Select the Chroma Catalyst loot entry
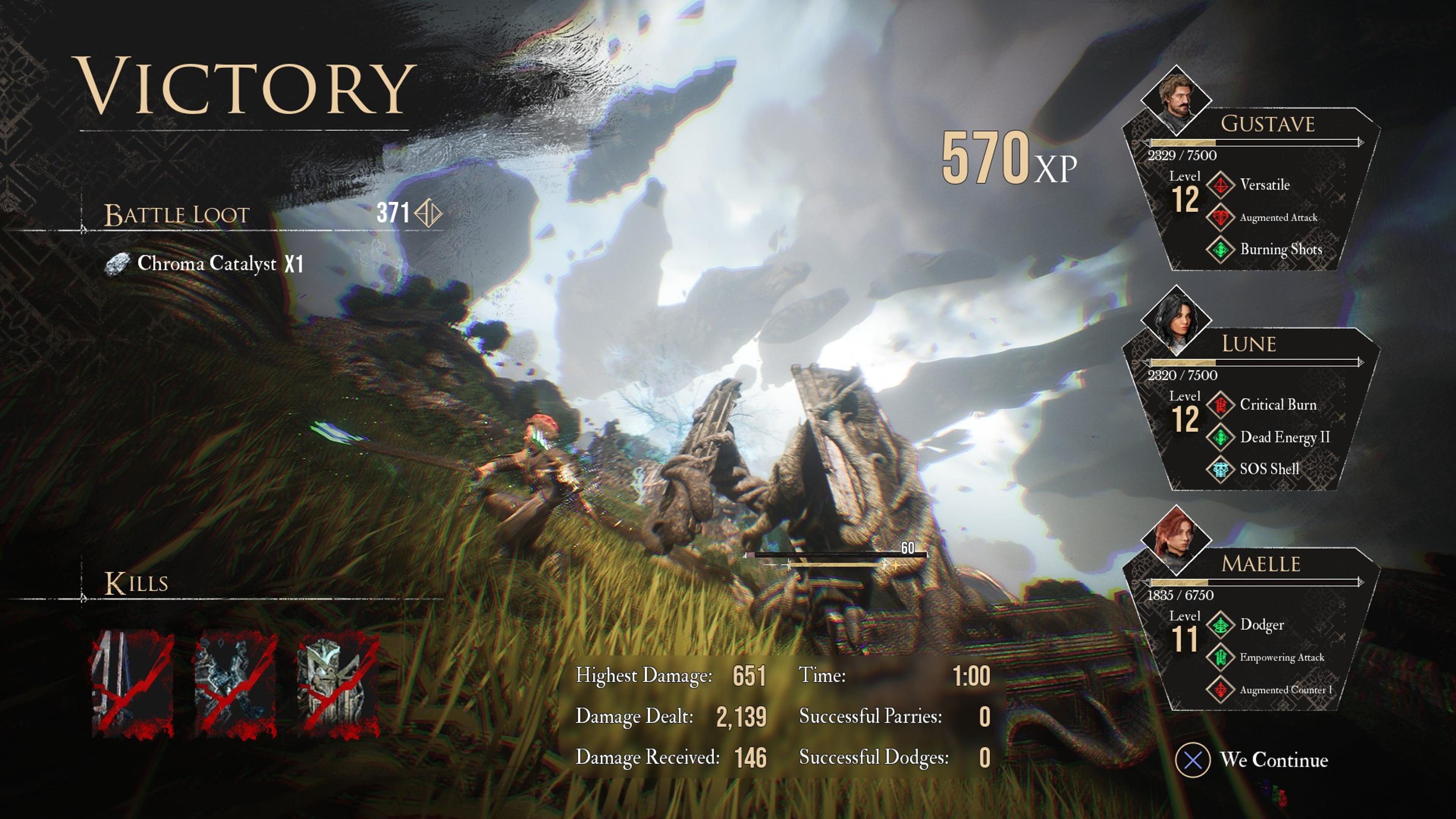The image size is (1456, 819). tap(206, 264)
